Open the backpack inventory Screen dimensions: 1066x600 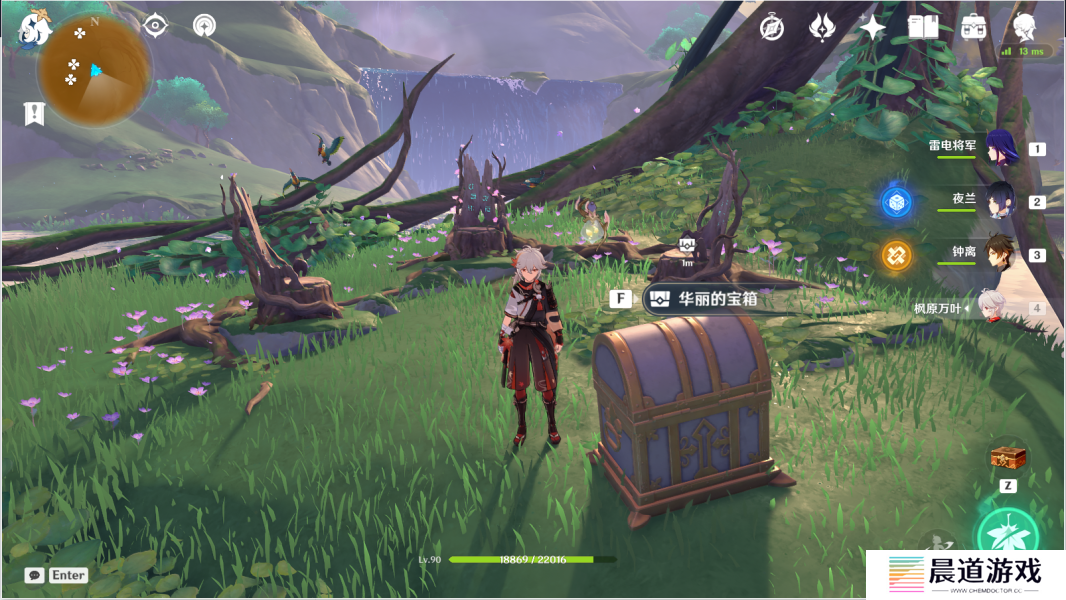point(973,27)
